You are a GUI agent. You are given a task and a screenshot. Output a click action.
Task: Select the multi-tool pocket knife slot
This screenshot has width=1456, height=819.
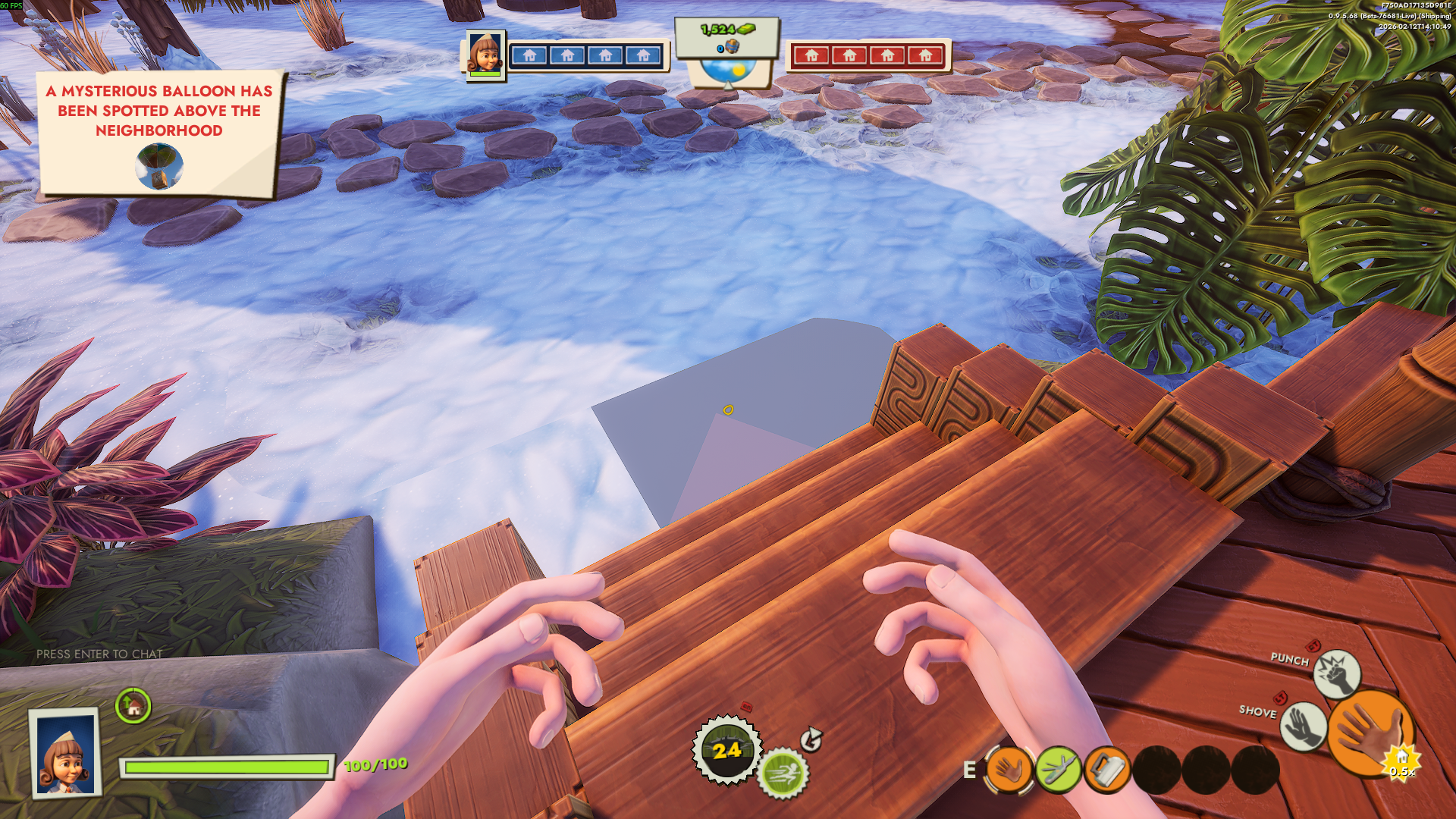pyautogui.click(x=1058, y=770)
